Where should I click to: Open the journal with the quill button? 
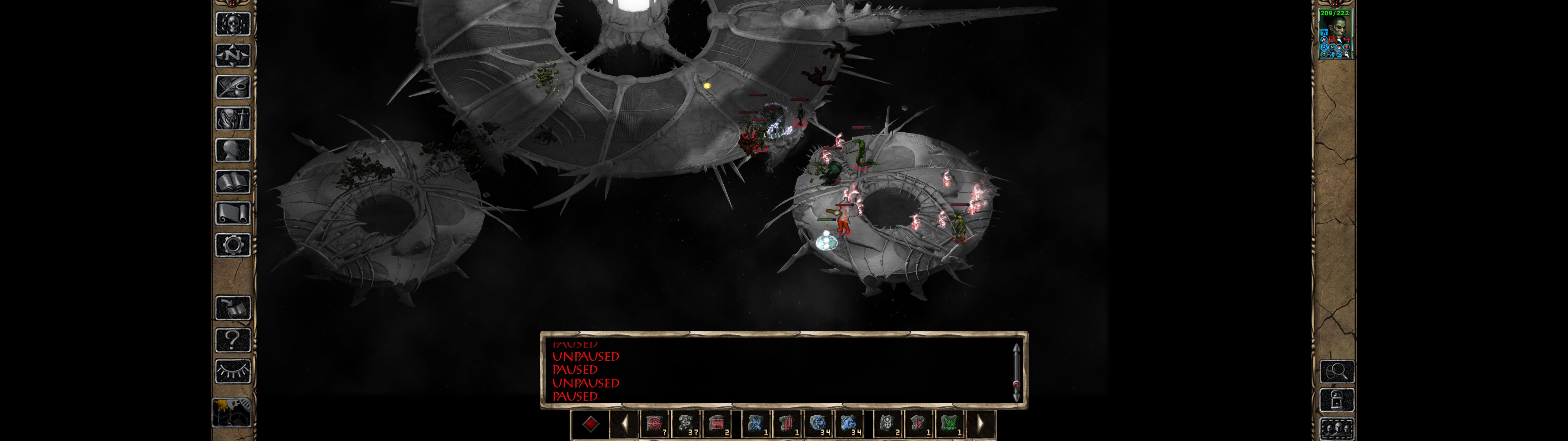pos(233,87)
